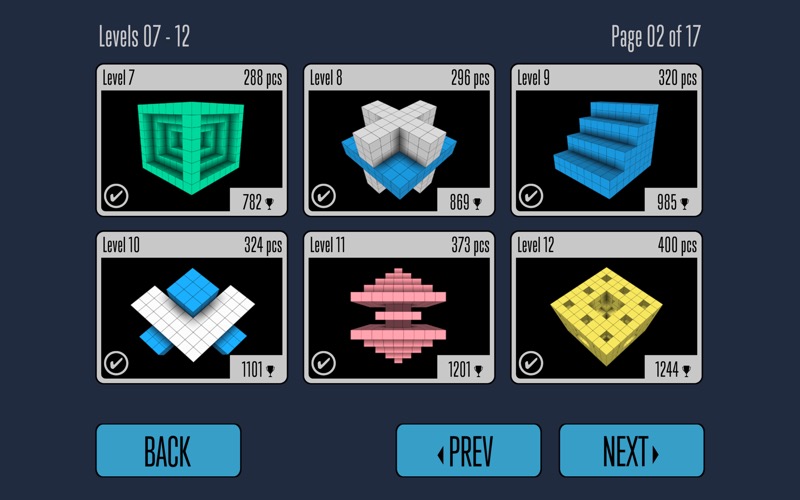Select the Level 7 green cube tile
The image size is (800, 500).
(192, 141)
